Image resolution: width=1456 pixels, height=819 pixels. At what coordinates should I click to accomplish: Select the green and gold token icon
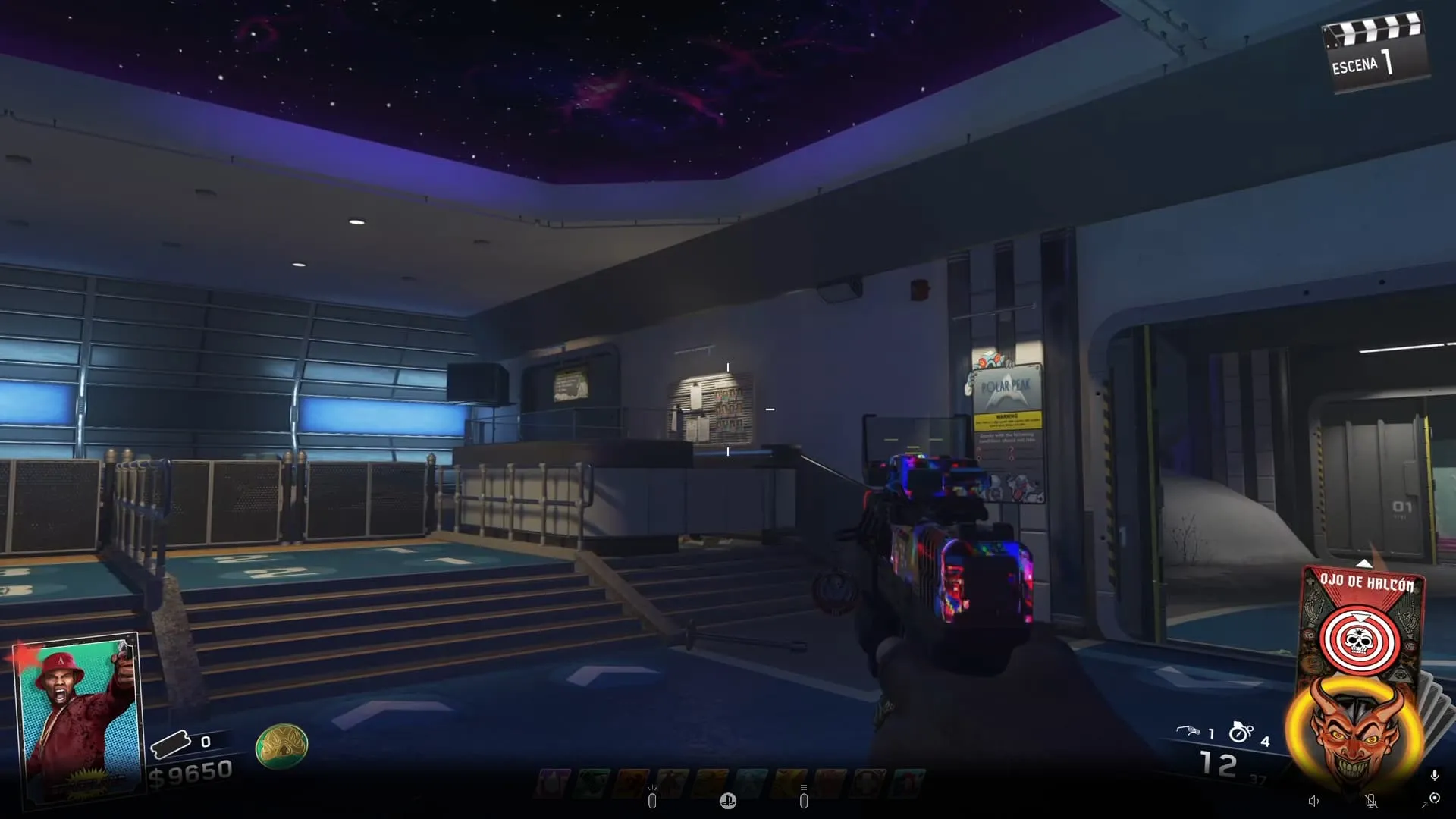point(281,746)
